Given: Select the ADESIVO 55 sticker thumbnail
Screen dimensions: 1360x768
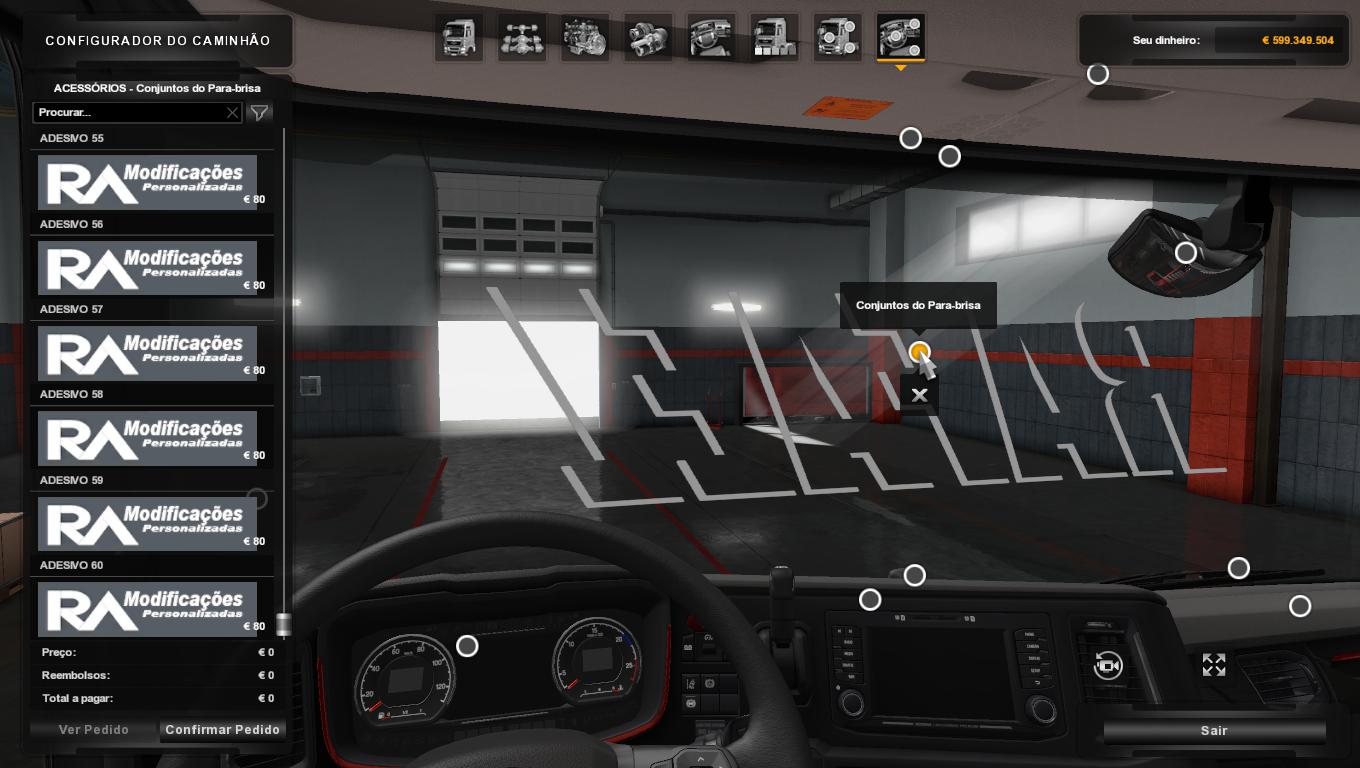Looking at the screenshot, I should (x=147, y=181).
